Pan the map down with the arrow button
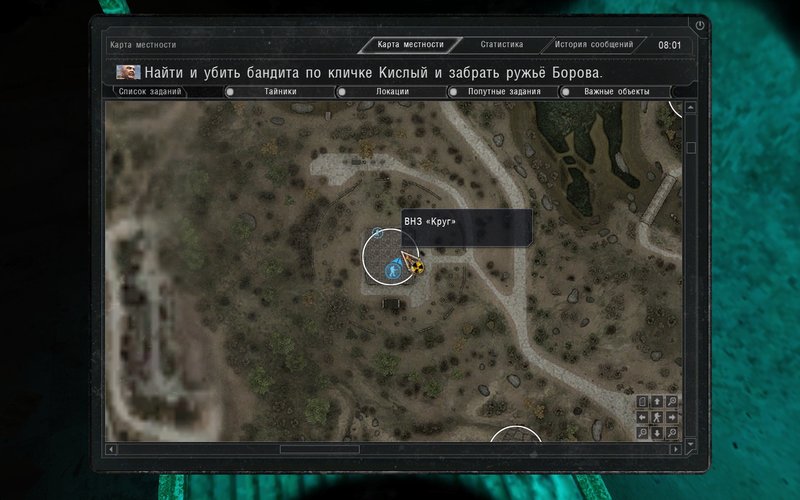The image size is (800, 500). click(657, 433)
